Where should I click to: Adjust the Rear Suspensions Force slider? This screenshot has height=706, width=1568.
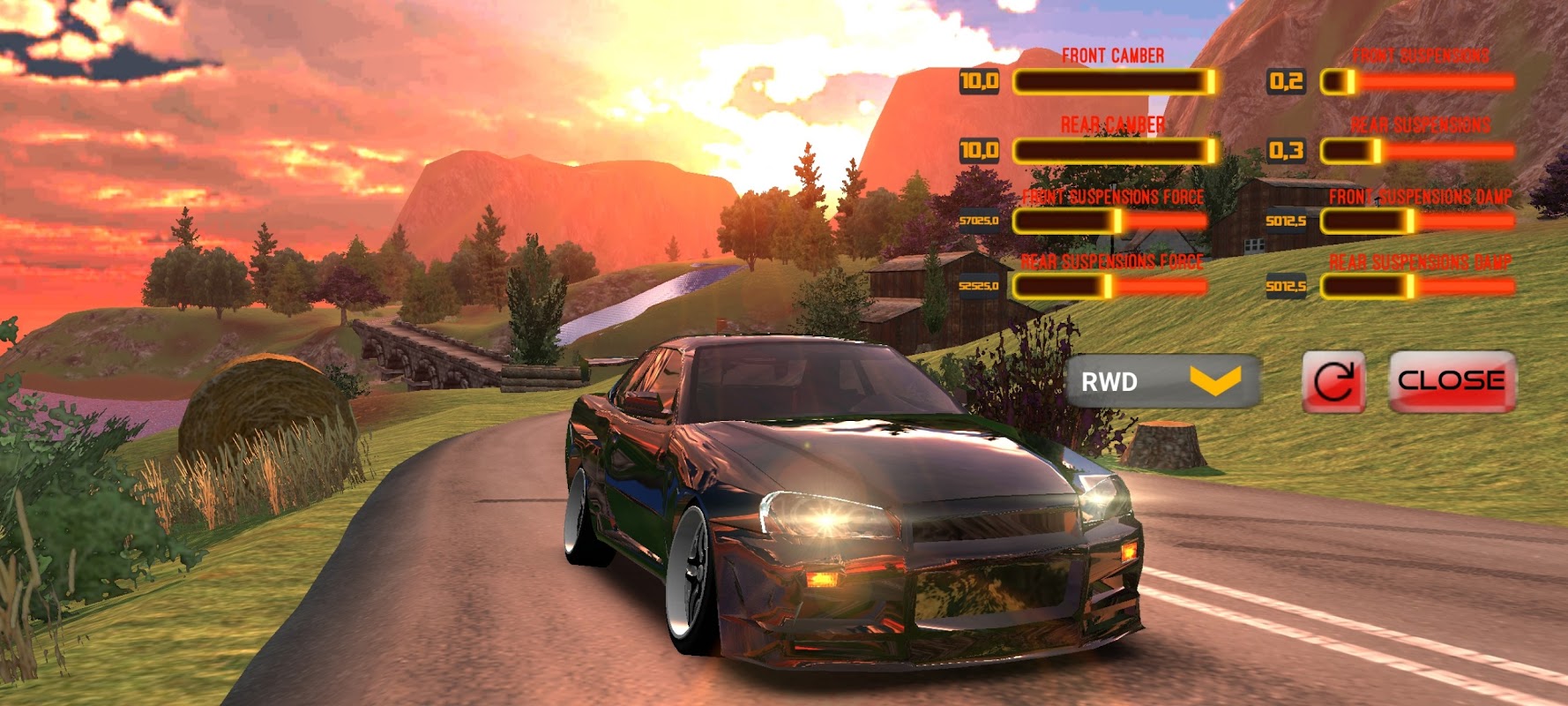pos(1110,286)
